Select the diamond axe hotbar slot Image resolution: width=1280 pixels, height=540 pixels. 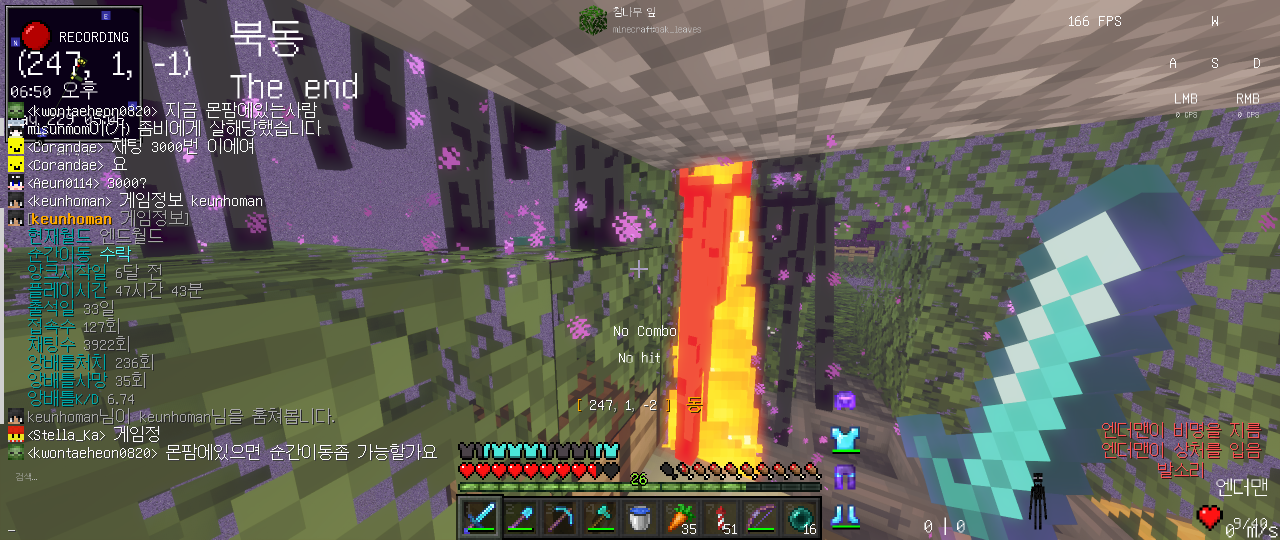(602, 517)
